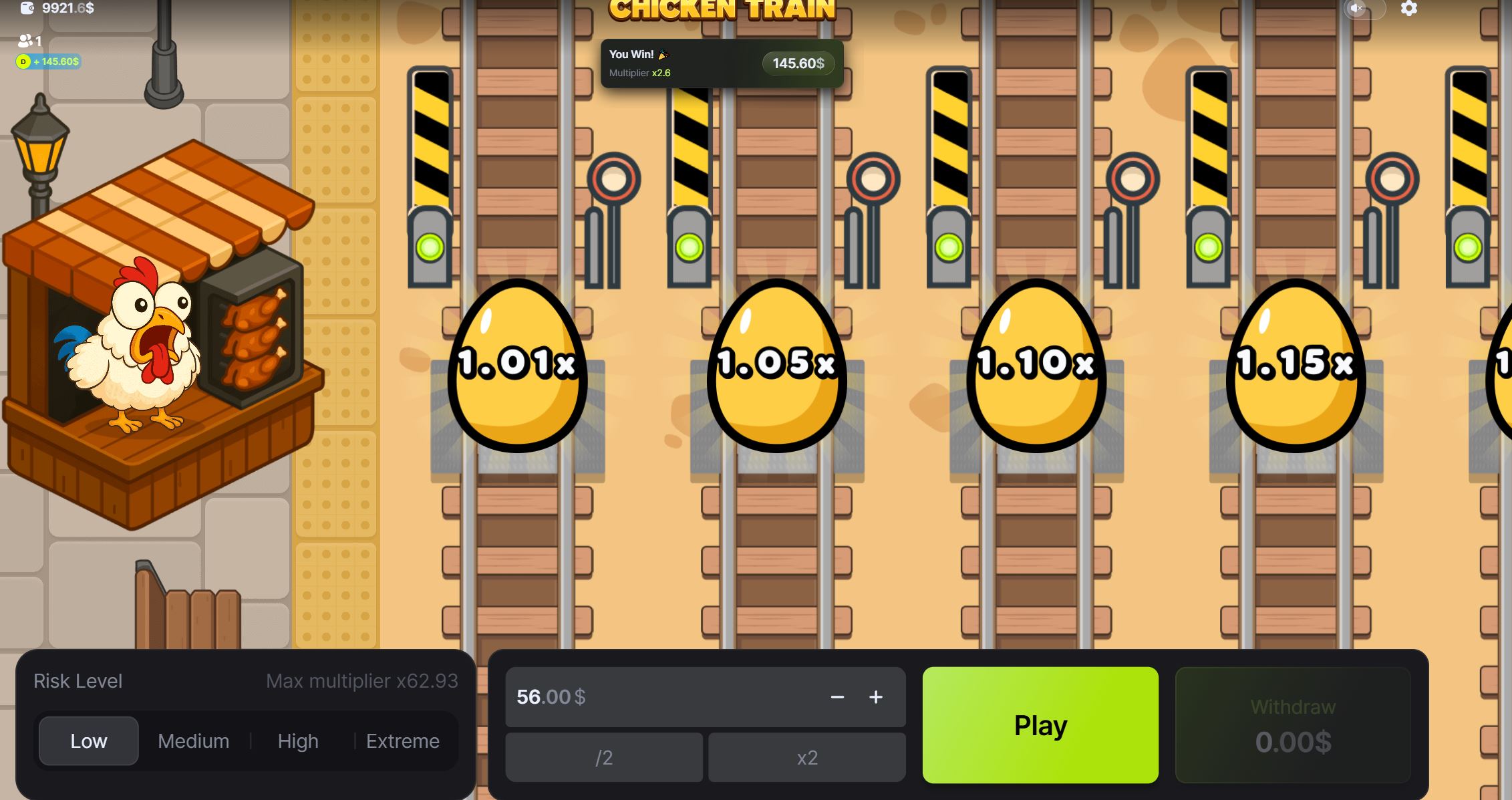This screenshot has height=800, width=1512.
Task: Click the wallet balance icon
Action: [27, 9]
